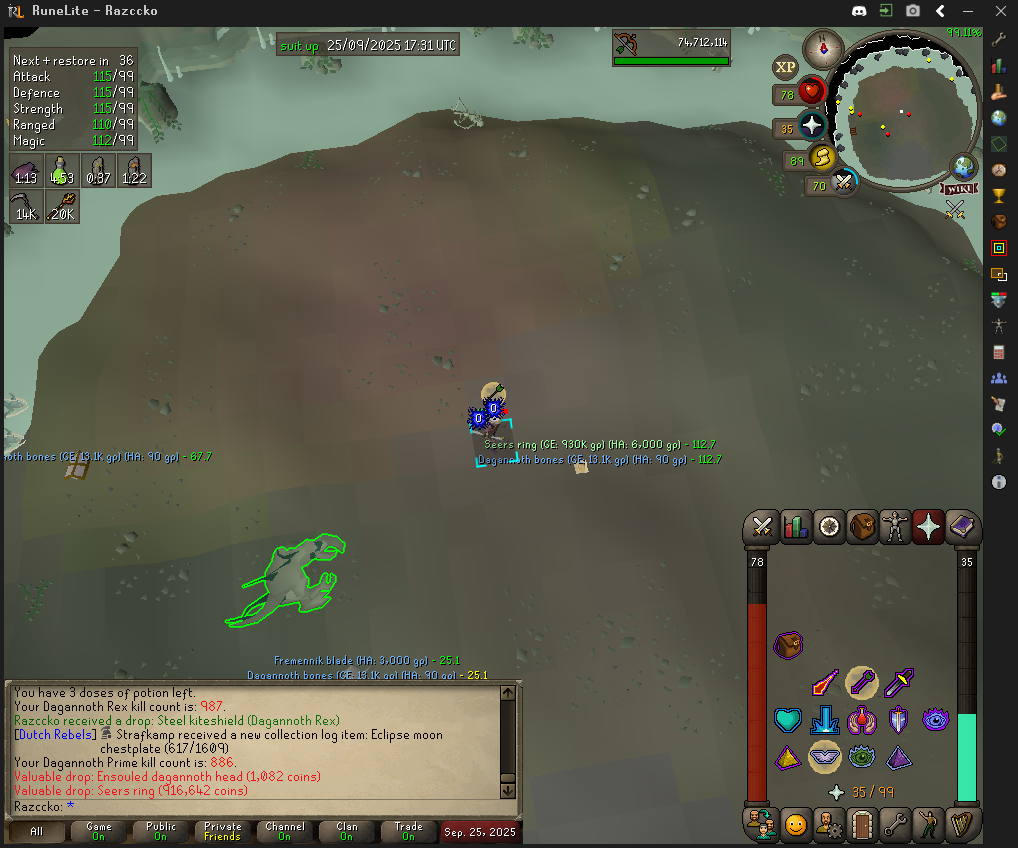Toggle the winged Piety prayer icon
This screenshot has height=848, width=1018.
pos(825,757)
